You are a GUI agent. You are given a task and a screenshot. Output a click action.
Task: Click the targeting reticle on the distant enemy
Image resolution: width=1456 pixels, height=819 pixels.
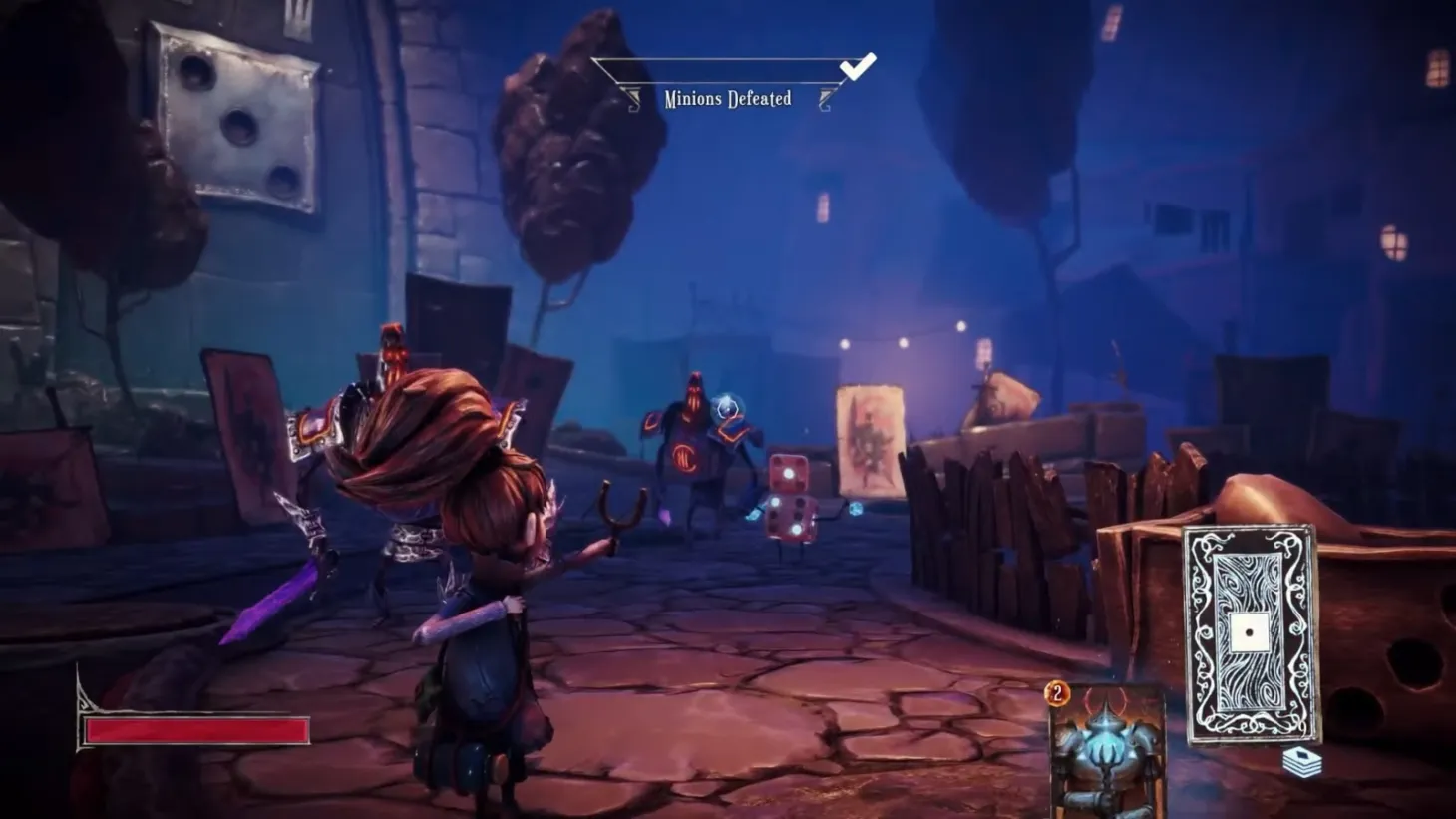tap(727, 409)
